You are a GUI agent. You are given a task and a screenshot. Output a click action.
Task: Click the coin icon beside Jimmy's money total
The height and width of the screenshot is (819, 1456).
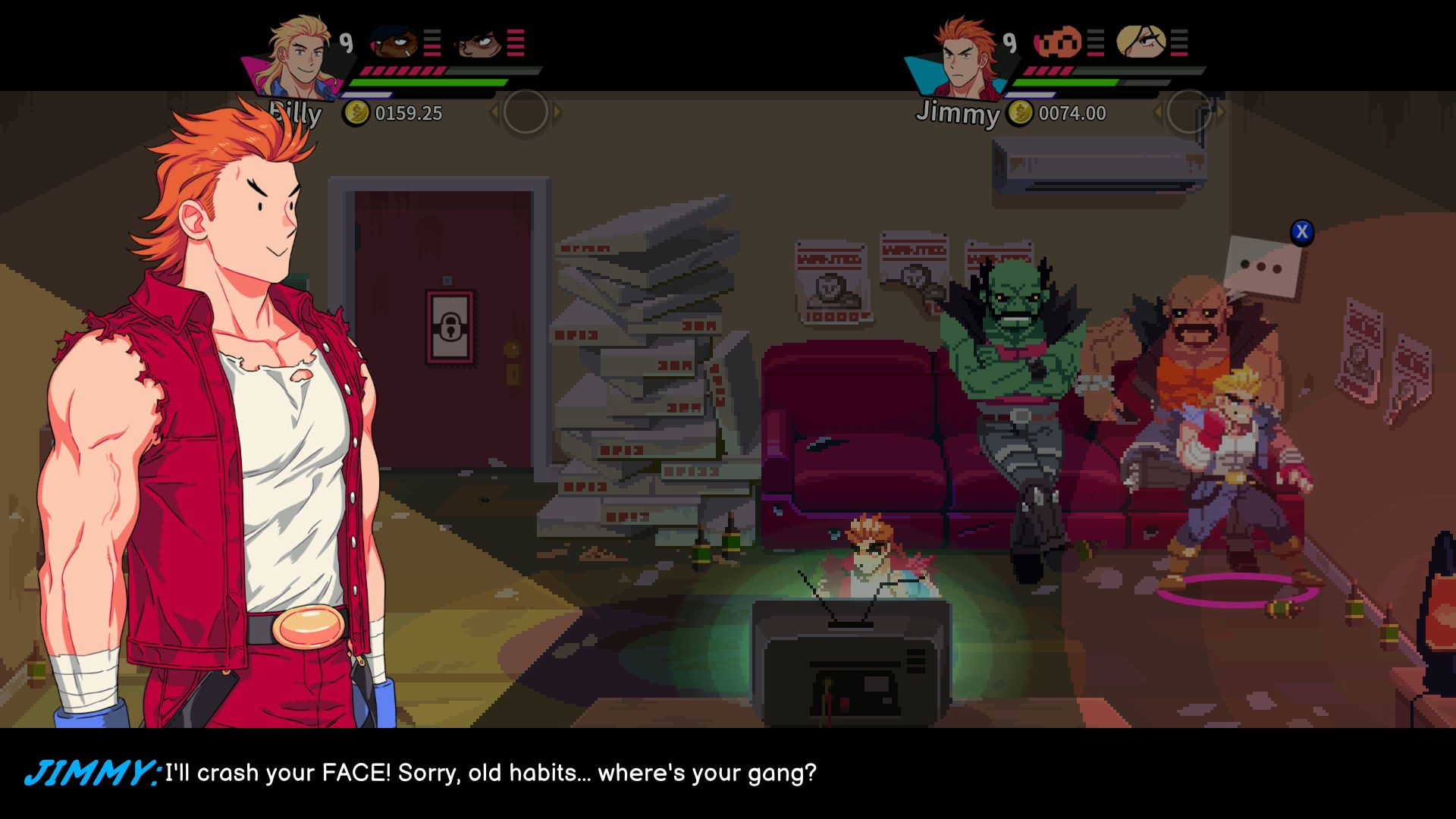pos(1021,112)
